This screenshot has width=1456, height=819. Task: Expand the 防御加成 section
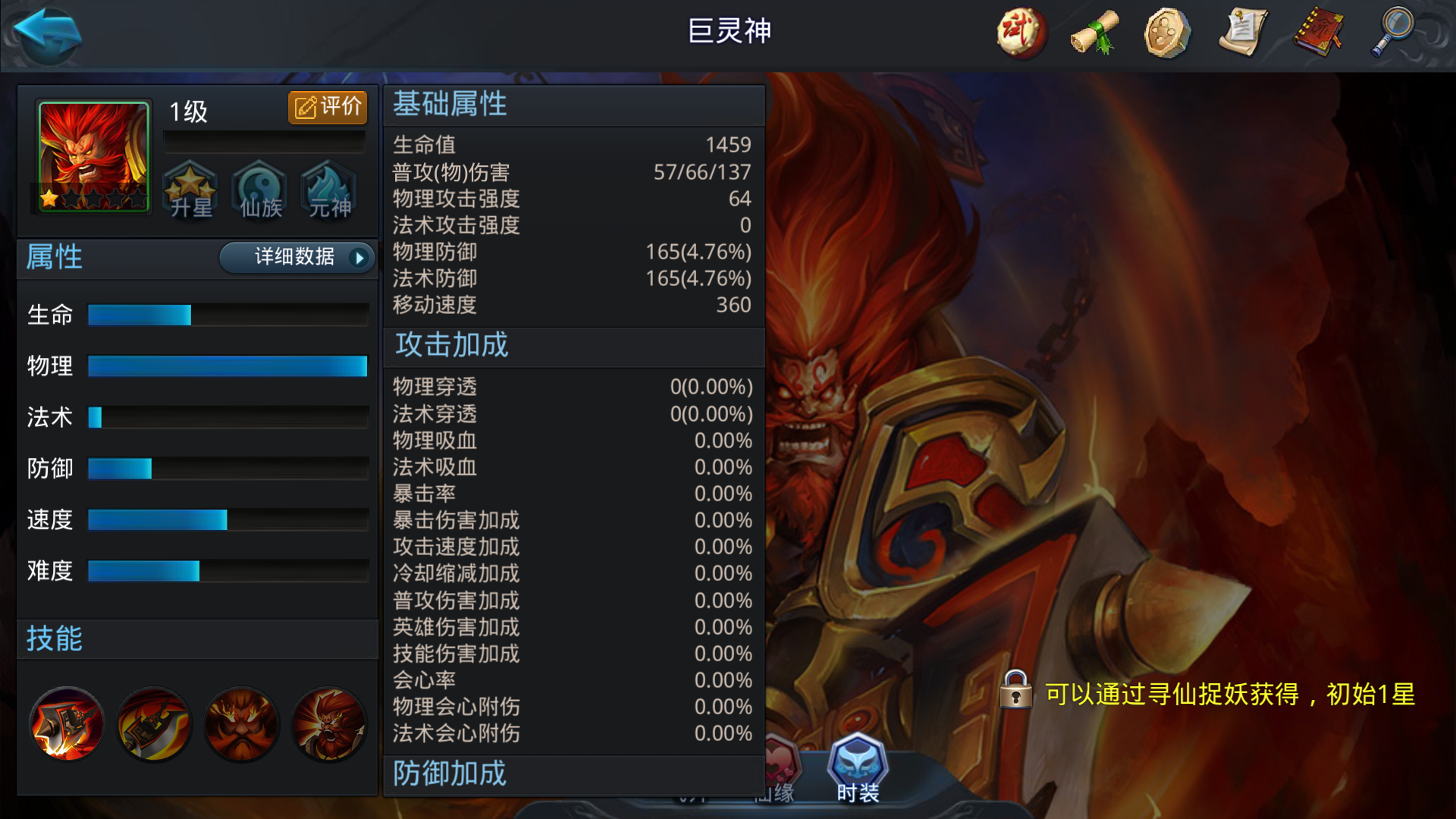point(449,774)
